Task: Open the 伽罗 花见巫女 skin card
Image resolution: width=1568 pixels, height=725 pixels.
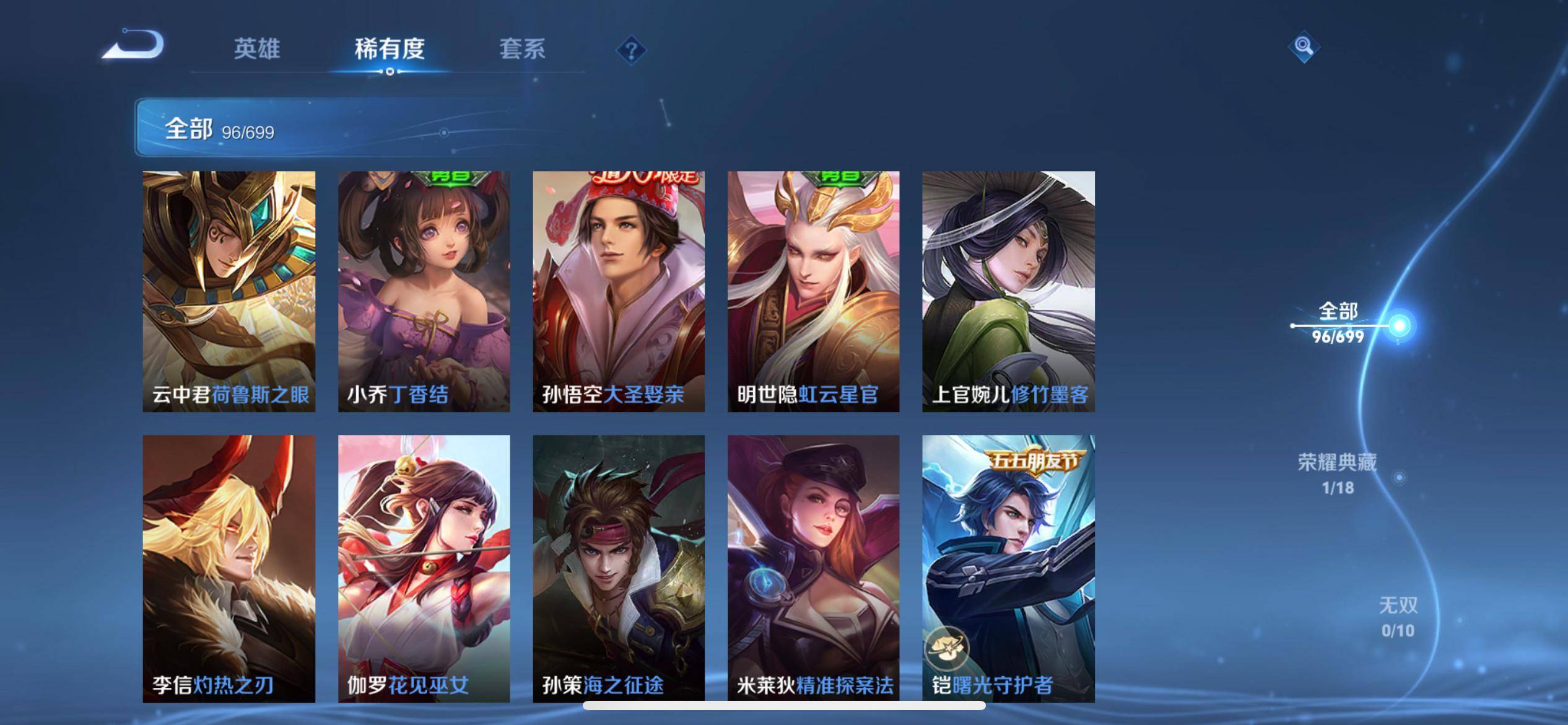Action: click(x=424, y=568)
